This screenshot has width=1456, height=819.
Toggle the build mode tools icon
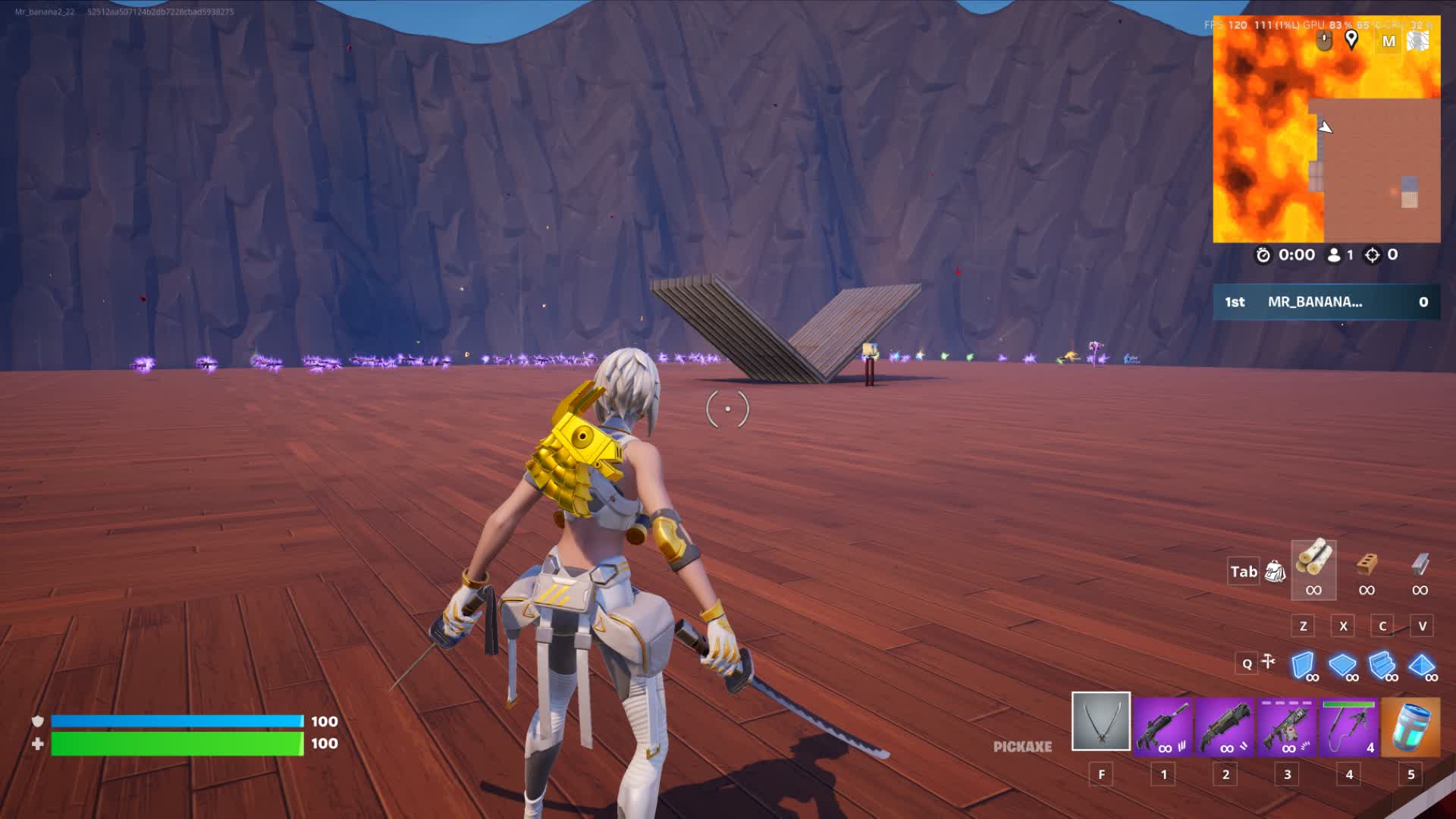click(x=1268, y=663)
